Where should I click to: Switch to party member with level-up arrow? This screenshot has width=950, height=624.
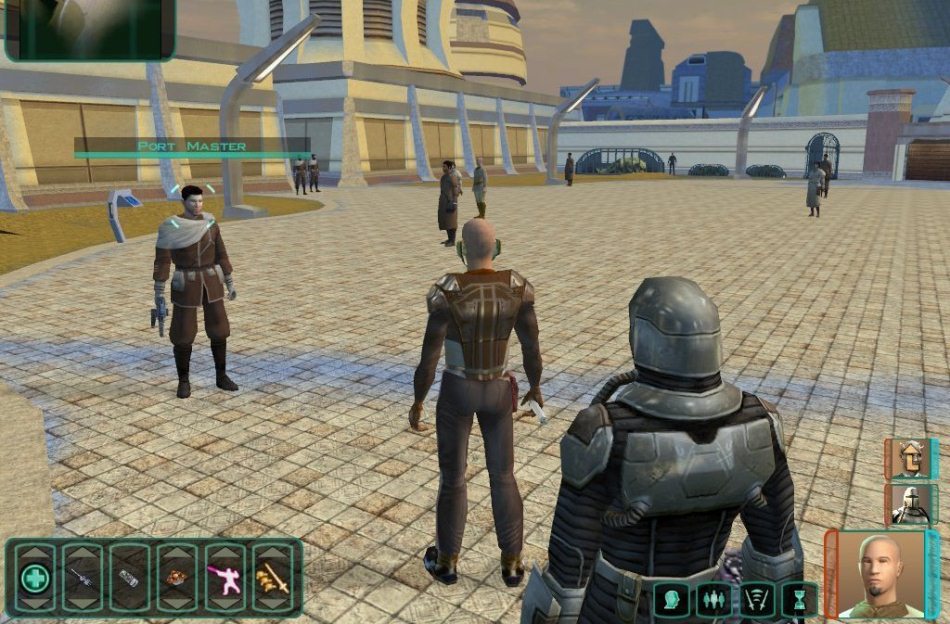[909, 459]
